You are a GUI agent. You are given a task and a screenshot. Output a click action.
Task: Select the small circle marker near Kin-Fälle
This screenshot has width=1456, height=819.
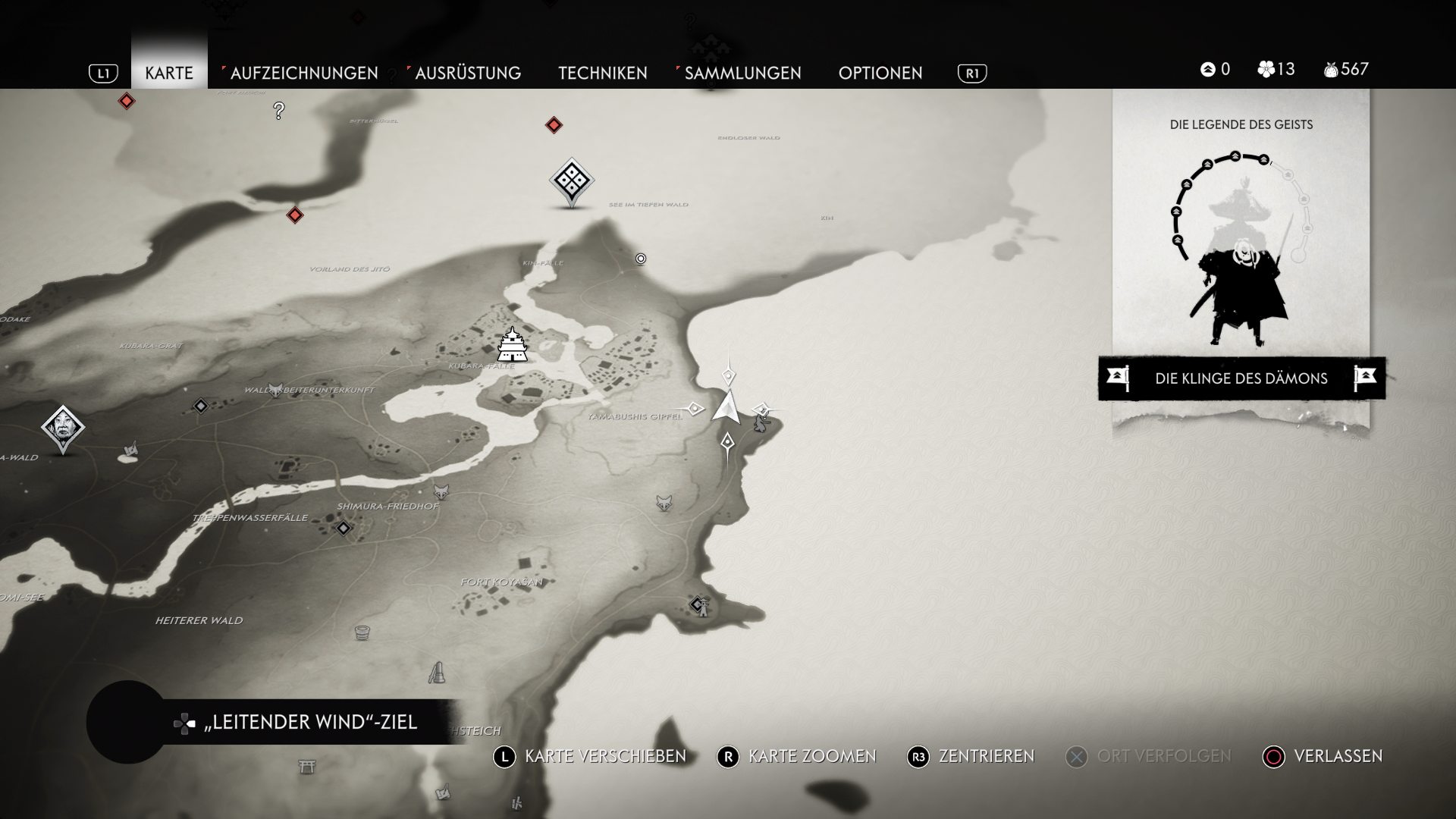641,259
